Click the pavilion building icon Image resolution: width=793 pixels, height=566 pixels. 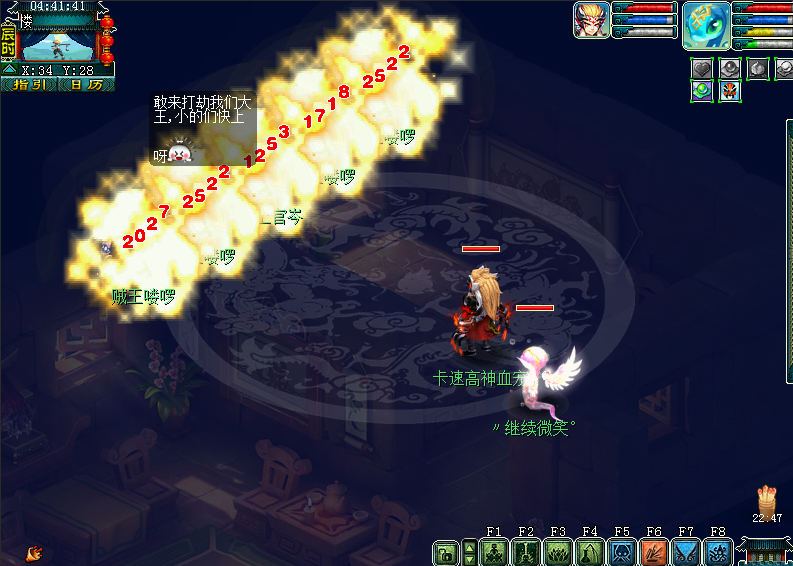click(766, 550)
